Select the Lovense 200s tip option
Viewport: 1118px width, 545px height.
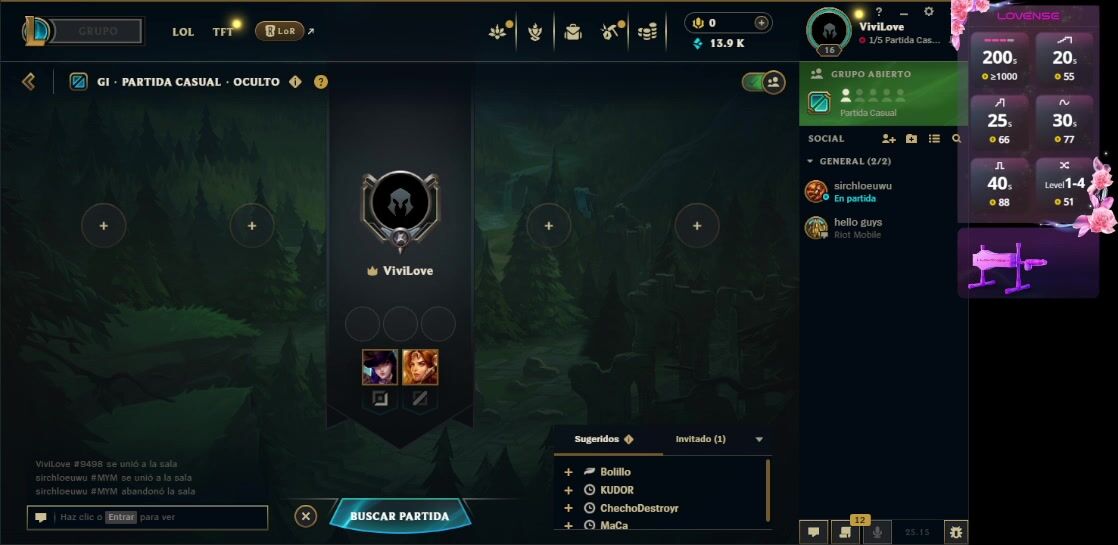click(x=1000, y=59)
